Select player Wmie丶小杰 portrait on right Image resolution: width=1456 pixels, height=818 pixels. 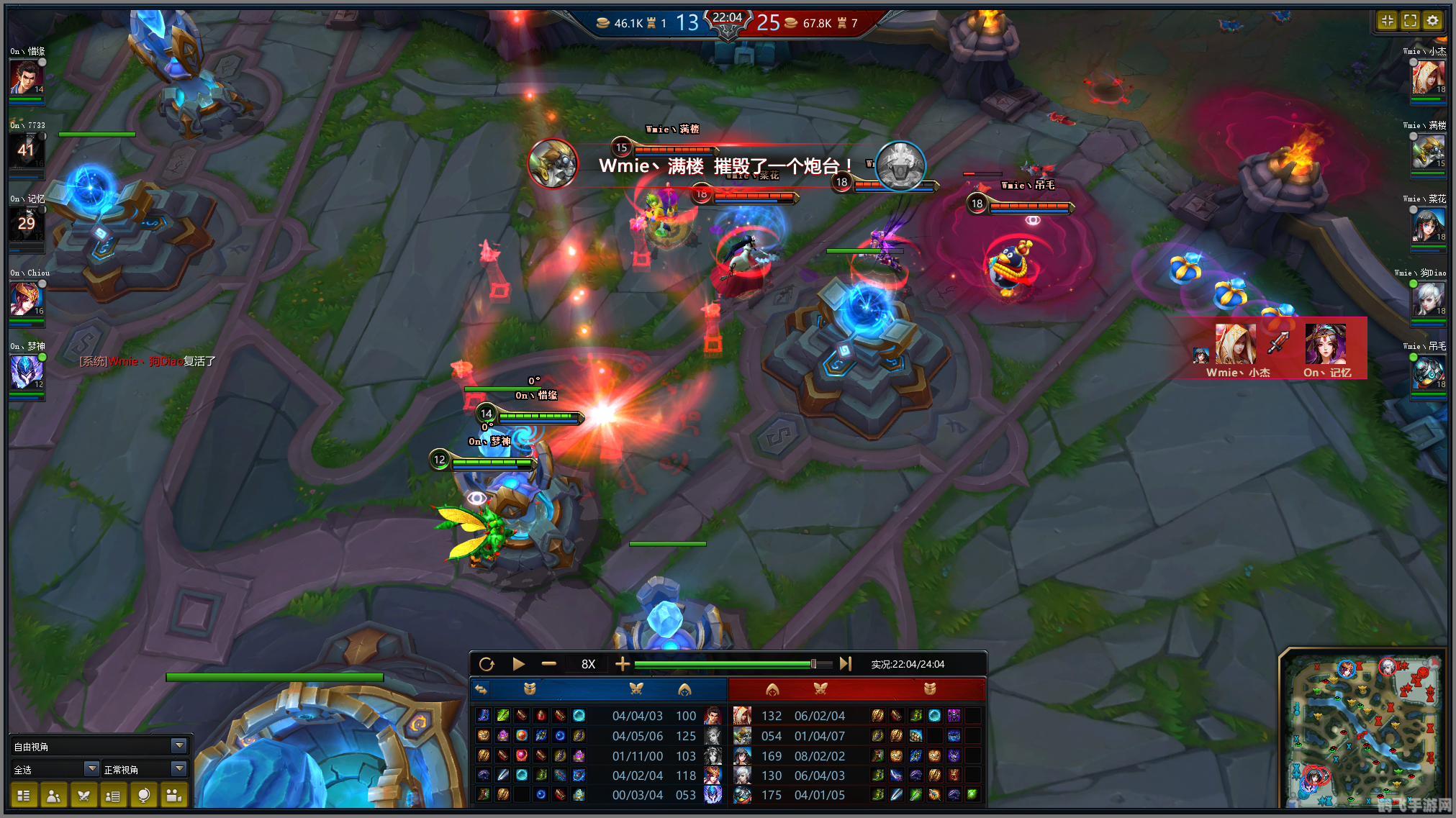pyautogui.click(x=1428, y=78)
